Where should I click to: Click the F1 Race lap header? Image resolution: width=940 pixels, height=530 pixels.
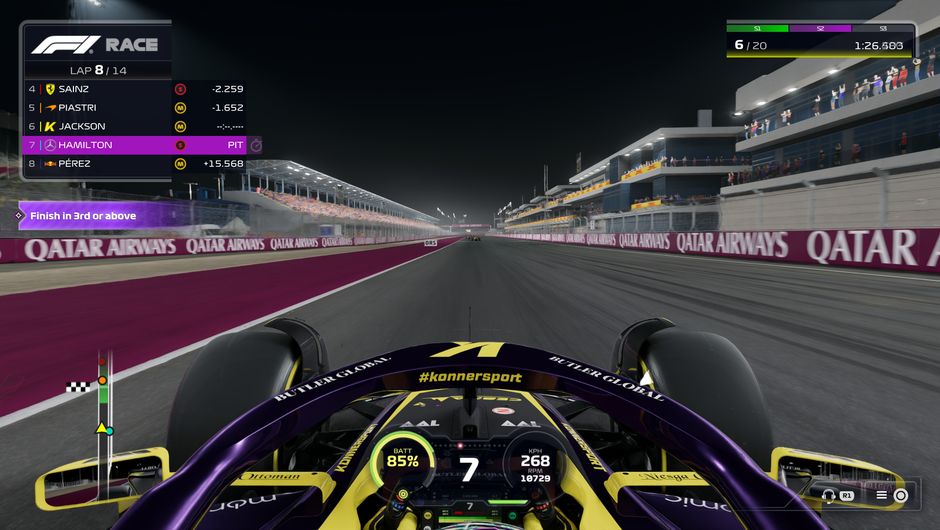[95, 54]
